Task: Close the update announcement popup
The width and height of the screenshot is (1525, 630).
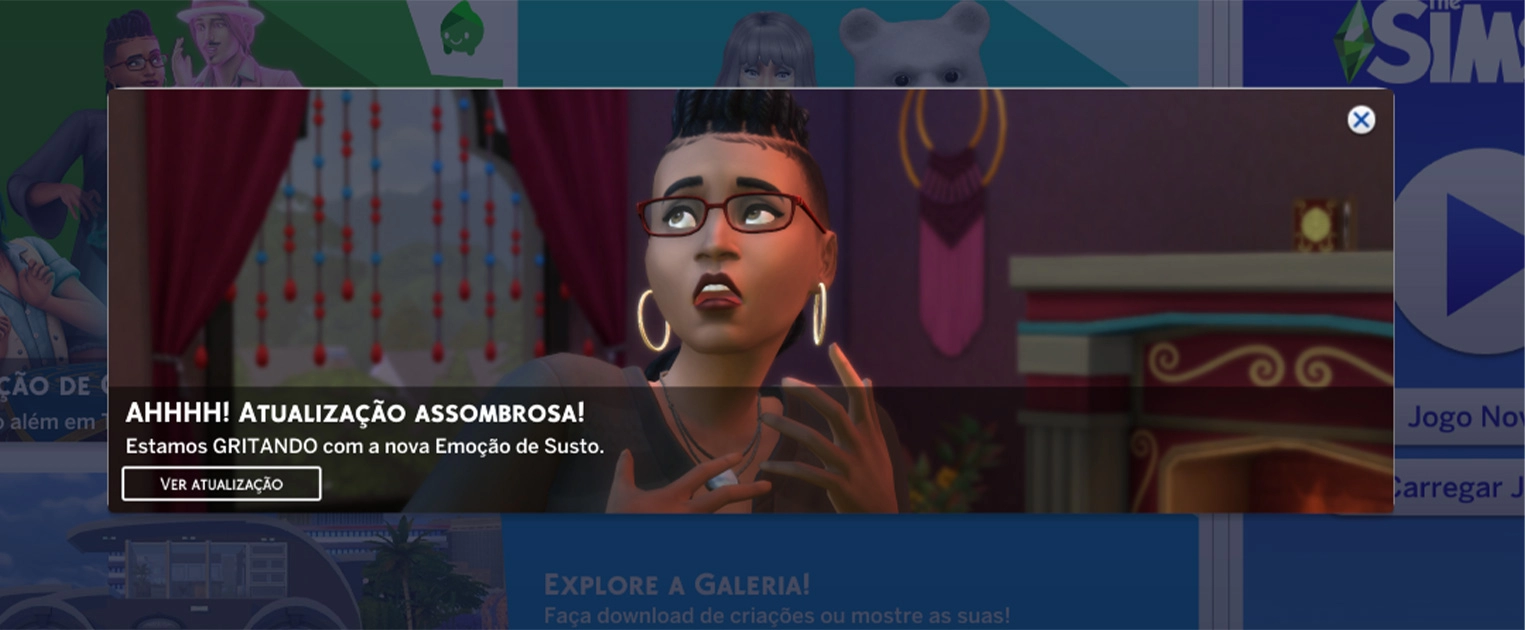Action: [x=1360, y=120]
